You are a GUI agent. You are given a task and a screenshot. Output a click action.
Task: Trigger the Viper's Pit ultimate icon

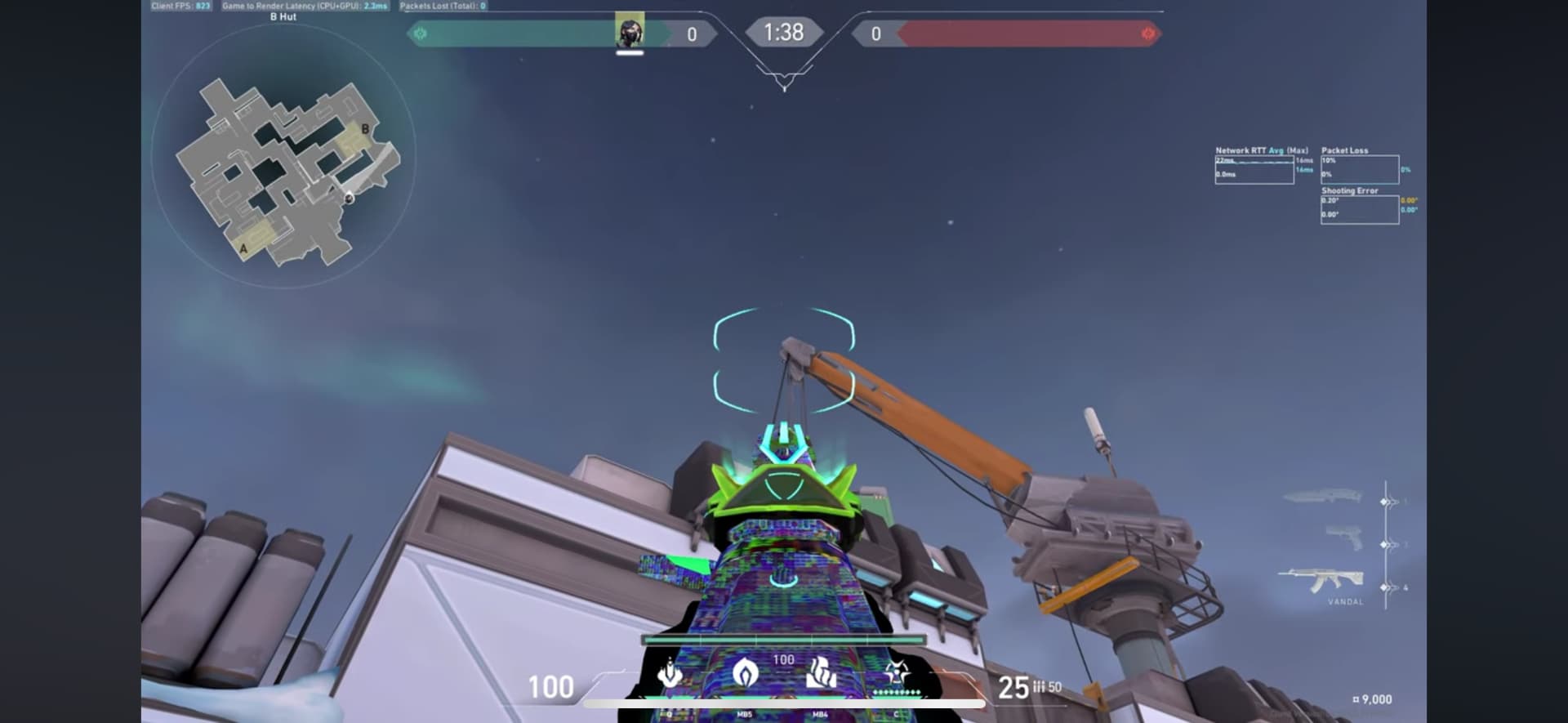coord(896,674)
